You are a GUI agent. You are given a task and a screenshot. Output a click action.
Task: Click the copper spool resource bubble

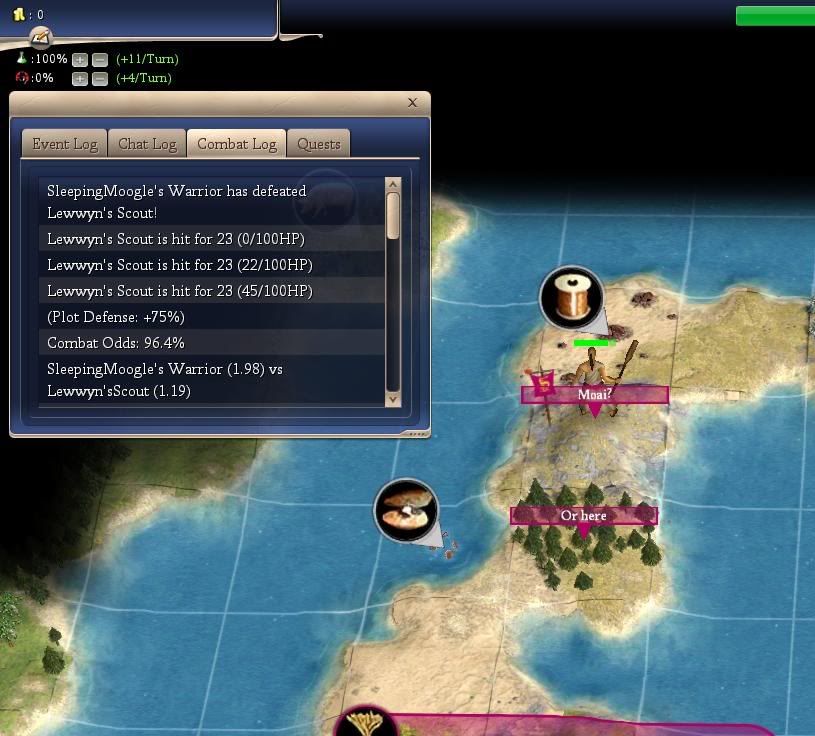click(x=571, y=297)
